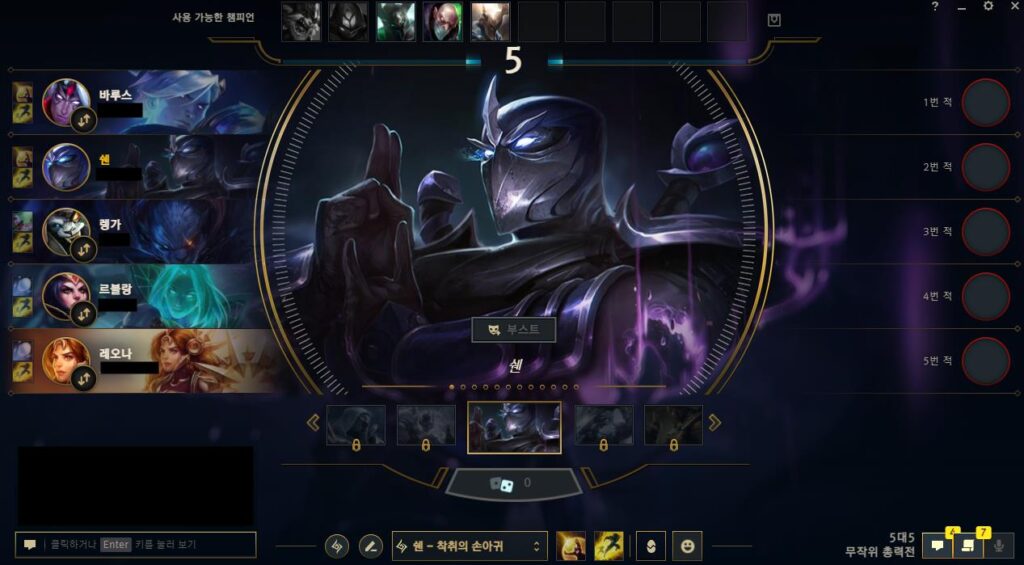This screenshot has height=565, width=1024.
Task: Click the reroll dice button
Action: (x=513, y=484)
